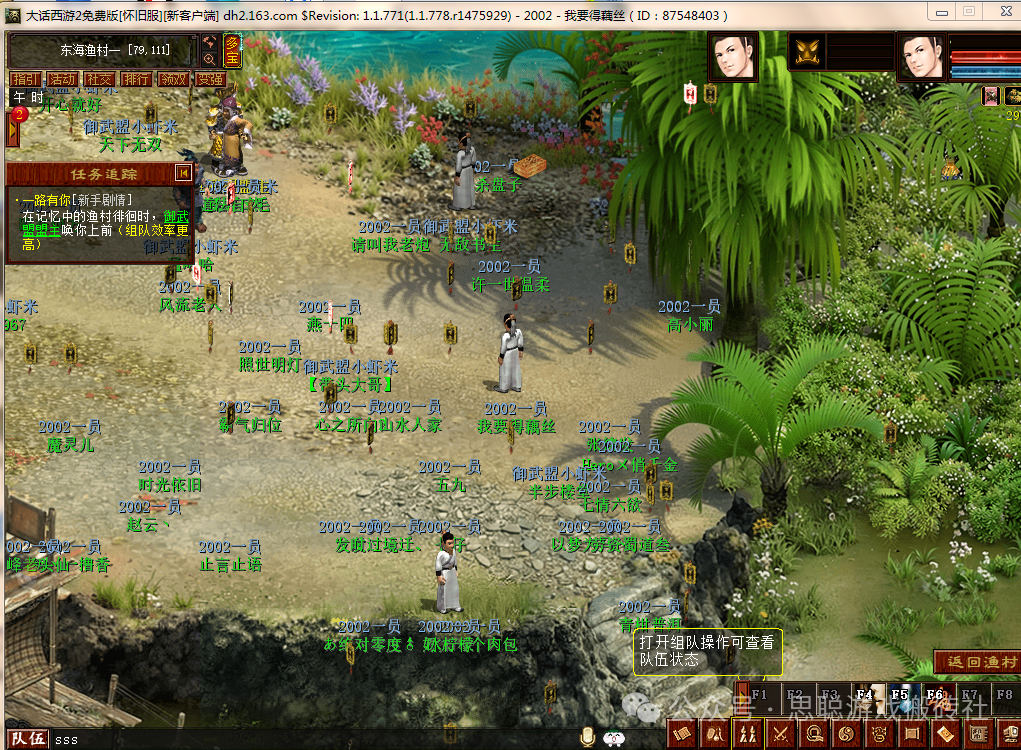The width and height of the screenshot is (1021, 750).
Task: Open the world map icon above the magnifier
Action: 209,43
